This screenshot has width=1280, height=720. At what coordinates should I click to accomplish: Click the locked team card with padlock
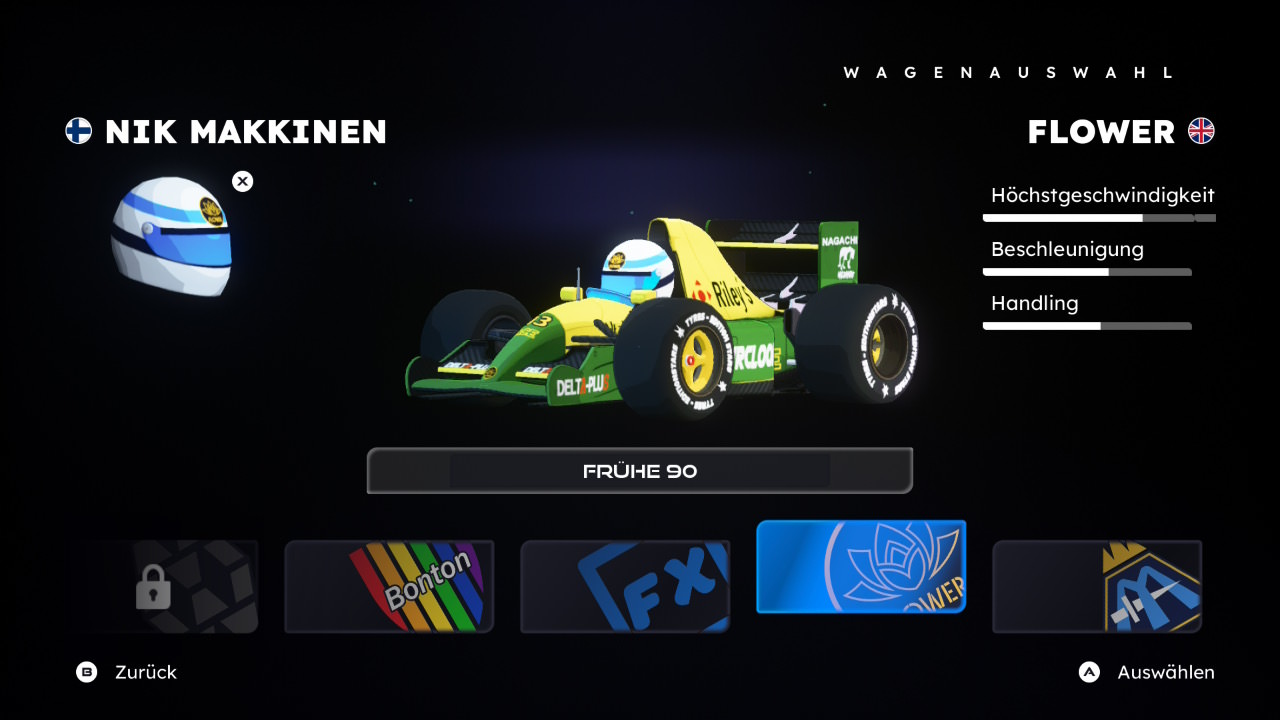165,587
